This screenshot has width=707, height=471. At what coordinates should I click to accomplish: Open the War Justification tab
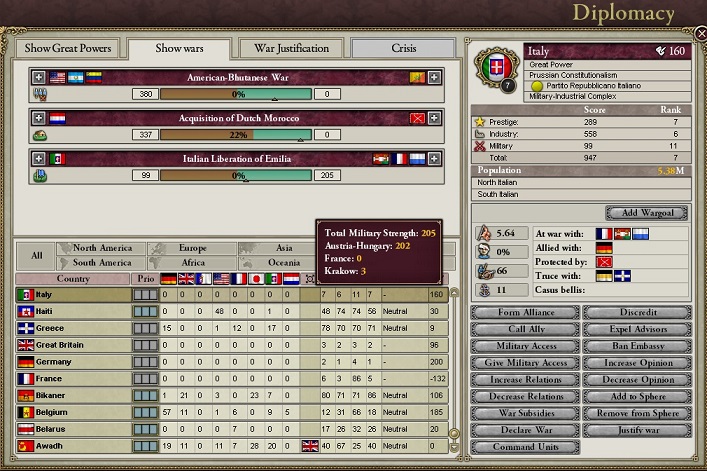click(x=291, y=48)
